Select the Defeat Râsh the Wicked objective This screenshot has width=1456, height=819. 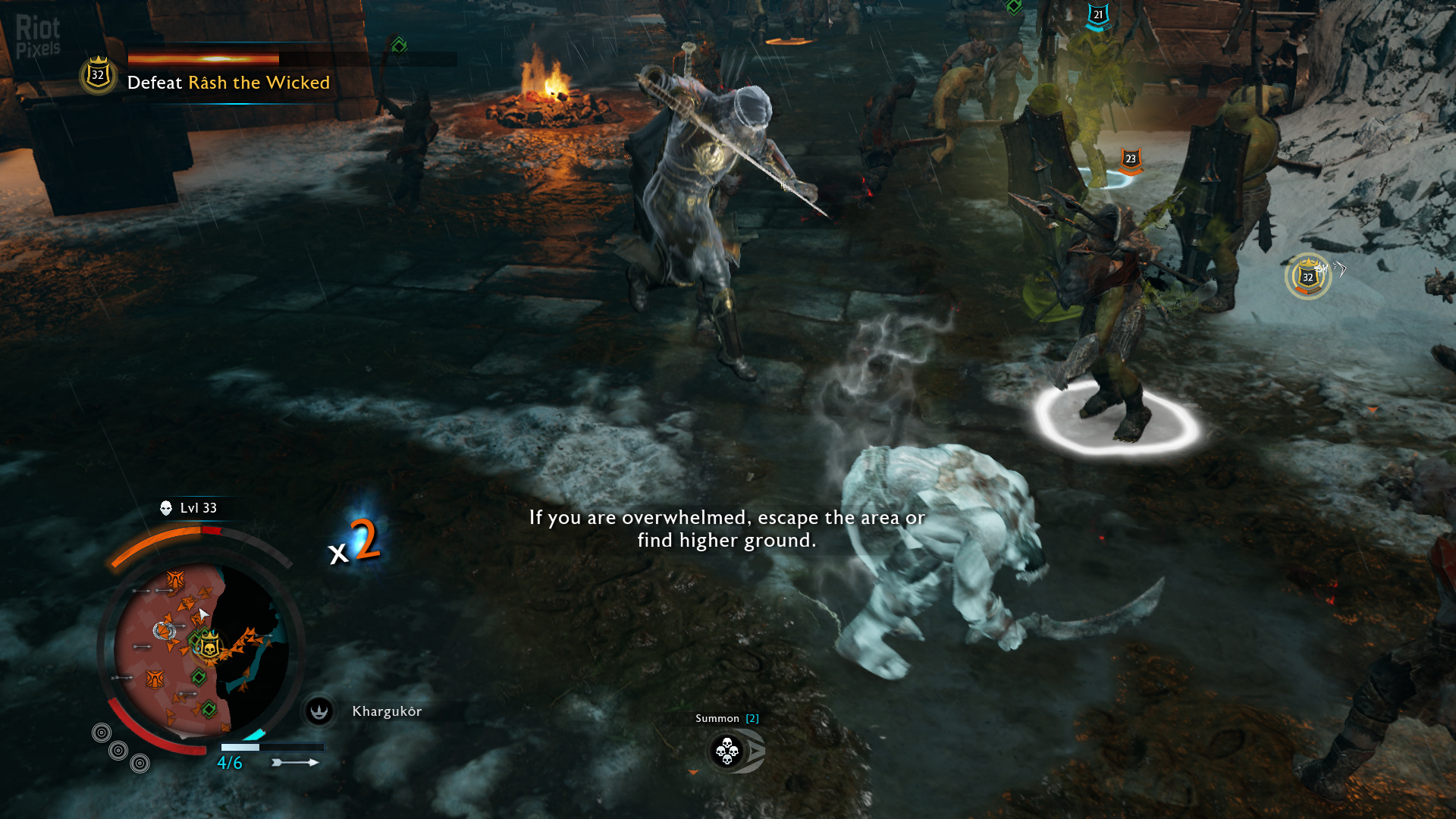click(228, 83)
